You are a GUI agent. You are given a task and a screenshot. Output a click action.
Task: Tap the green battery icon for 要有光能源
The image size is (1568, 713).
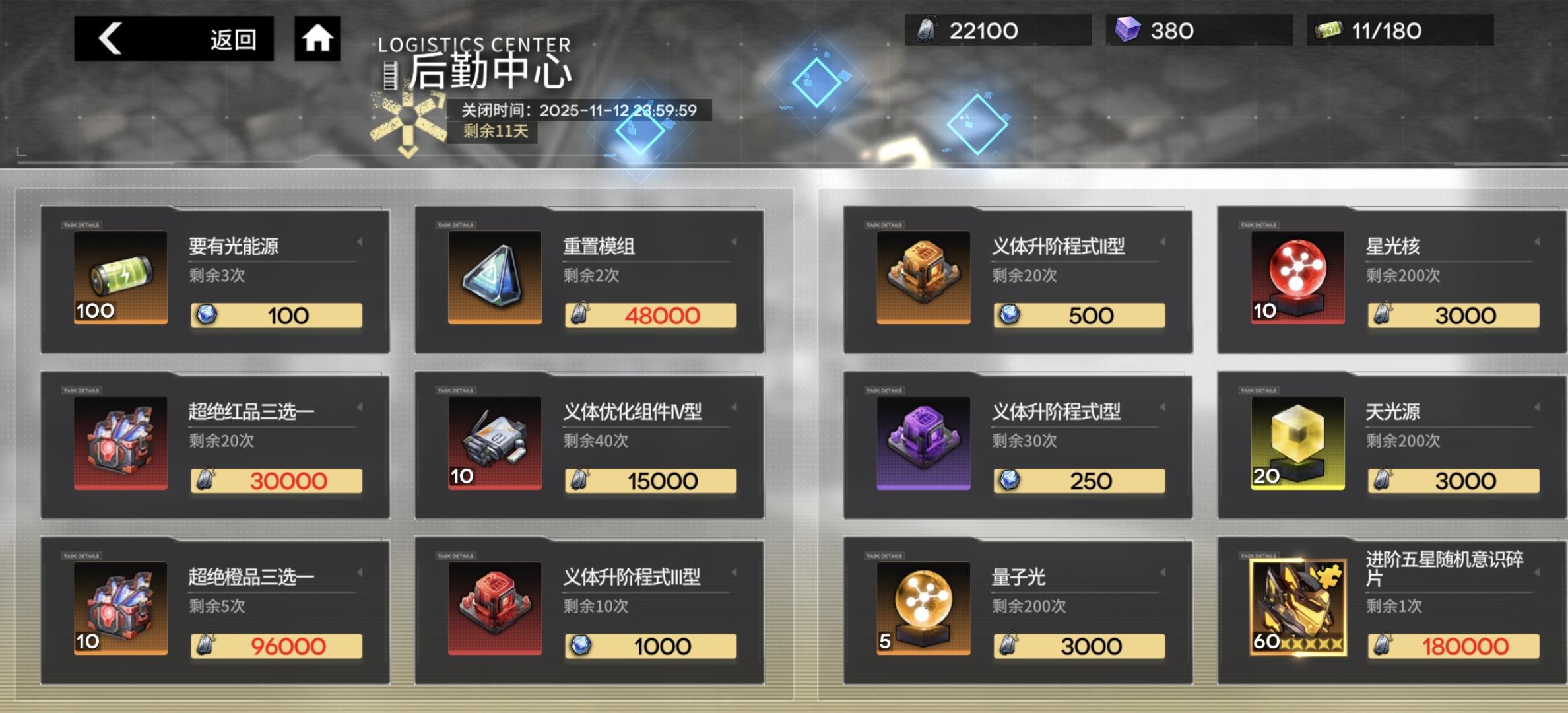(x=120, y=279)
